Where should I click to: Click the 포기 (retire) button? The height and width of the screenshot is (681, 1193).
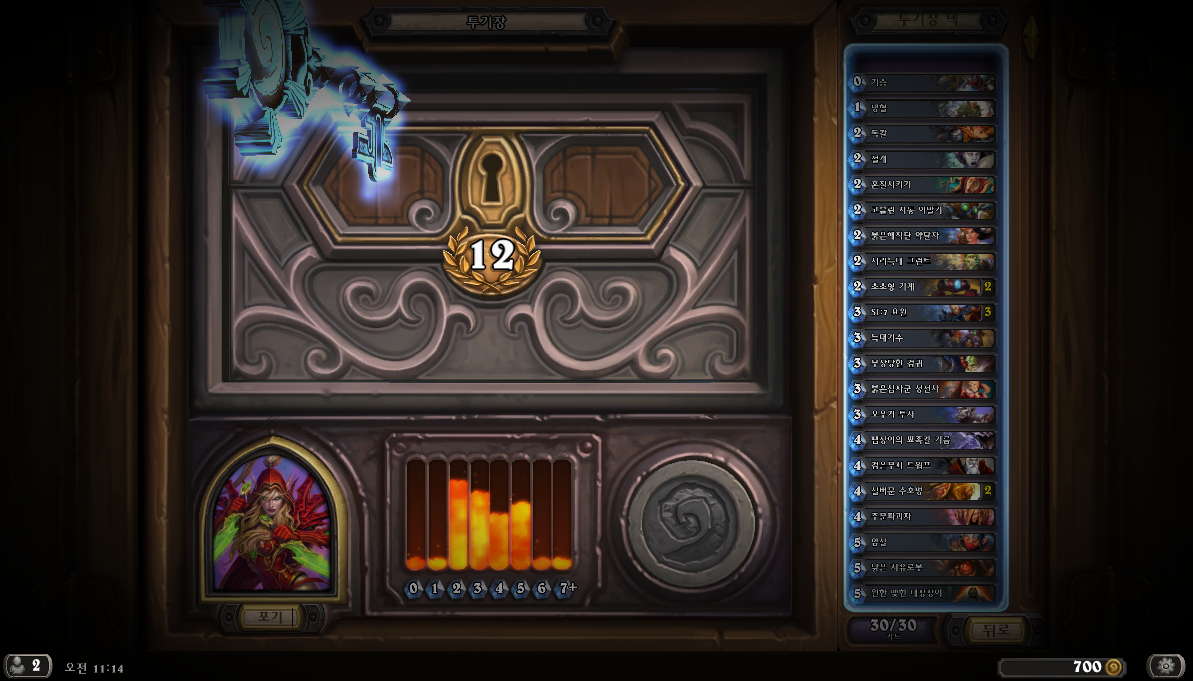pyautogui.click(x=271, y=617)
